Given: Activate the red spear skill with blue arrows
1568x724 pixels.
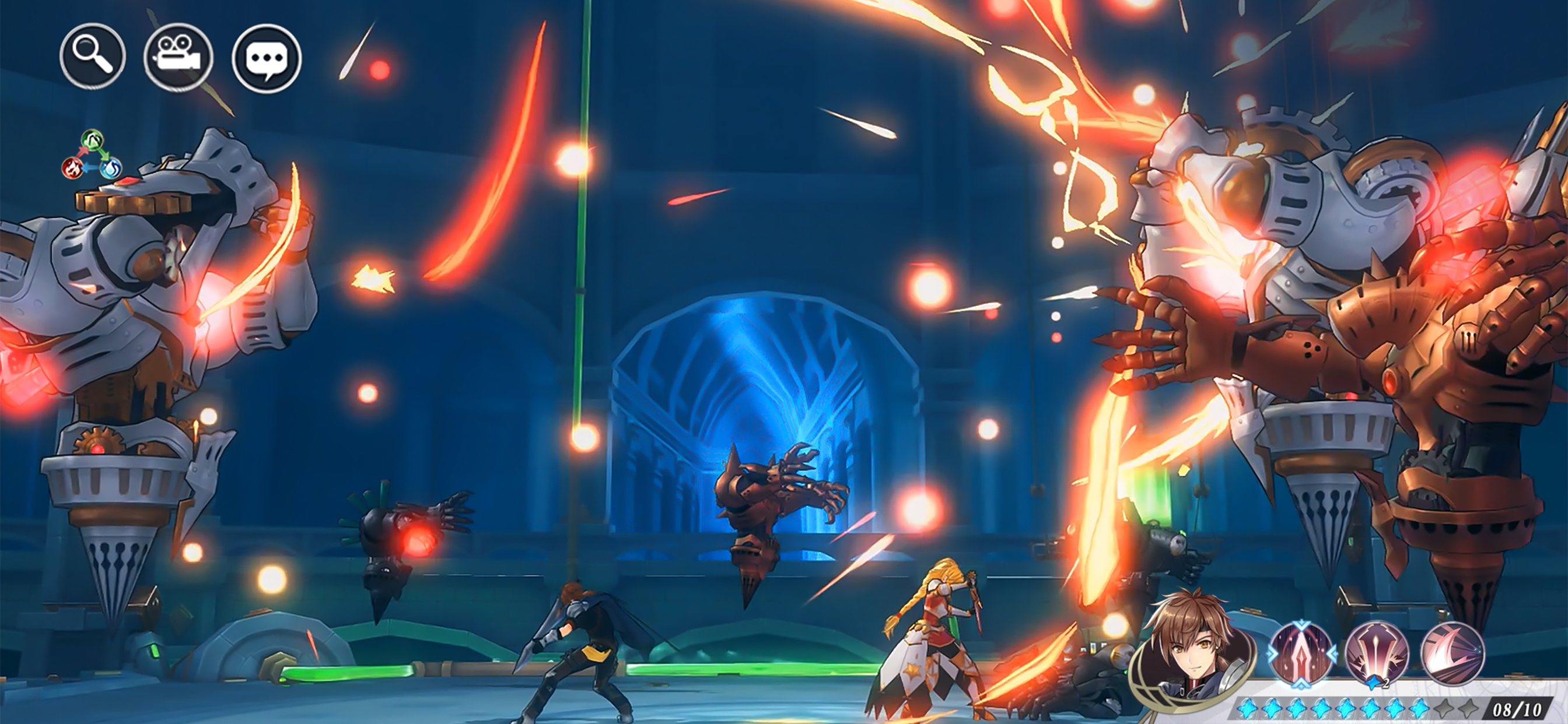Looking at the screenshot, I should point(1301,654).
